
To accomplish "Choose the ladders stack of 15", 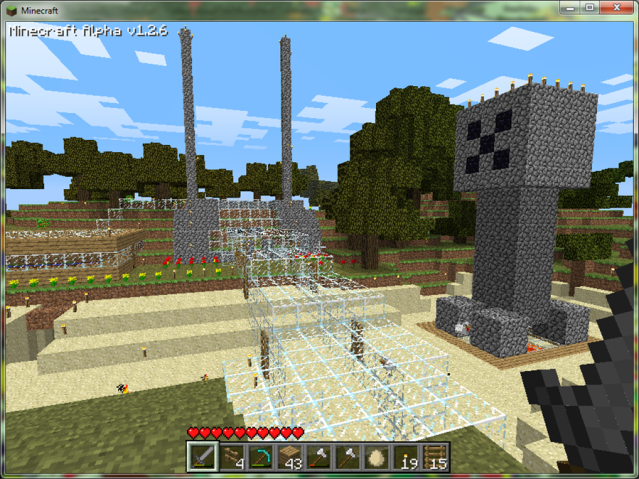I will [x=434, y=457].
